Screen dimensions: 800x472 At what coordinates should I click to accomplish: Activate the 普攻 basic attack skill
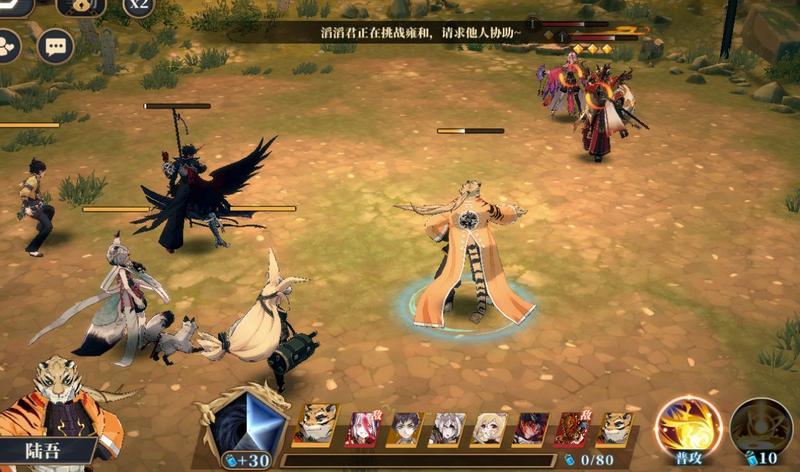[x=688, y=427]
